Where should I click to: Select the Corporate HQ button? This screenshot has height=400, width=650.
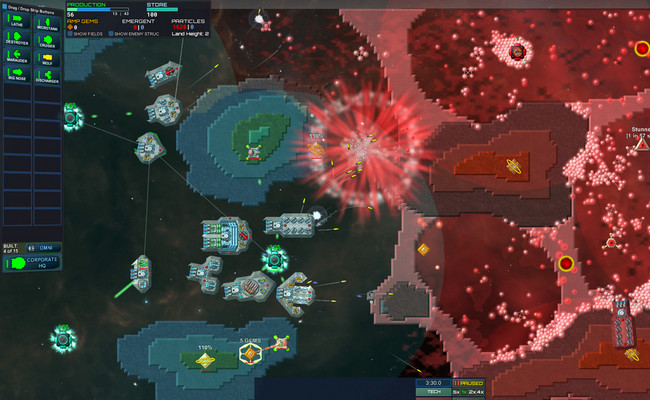tap(31, 263)
